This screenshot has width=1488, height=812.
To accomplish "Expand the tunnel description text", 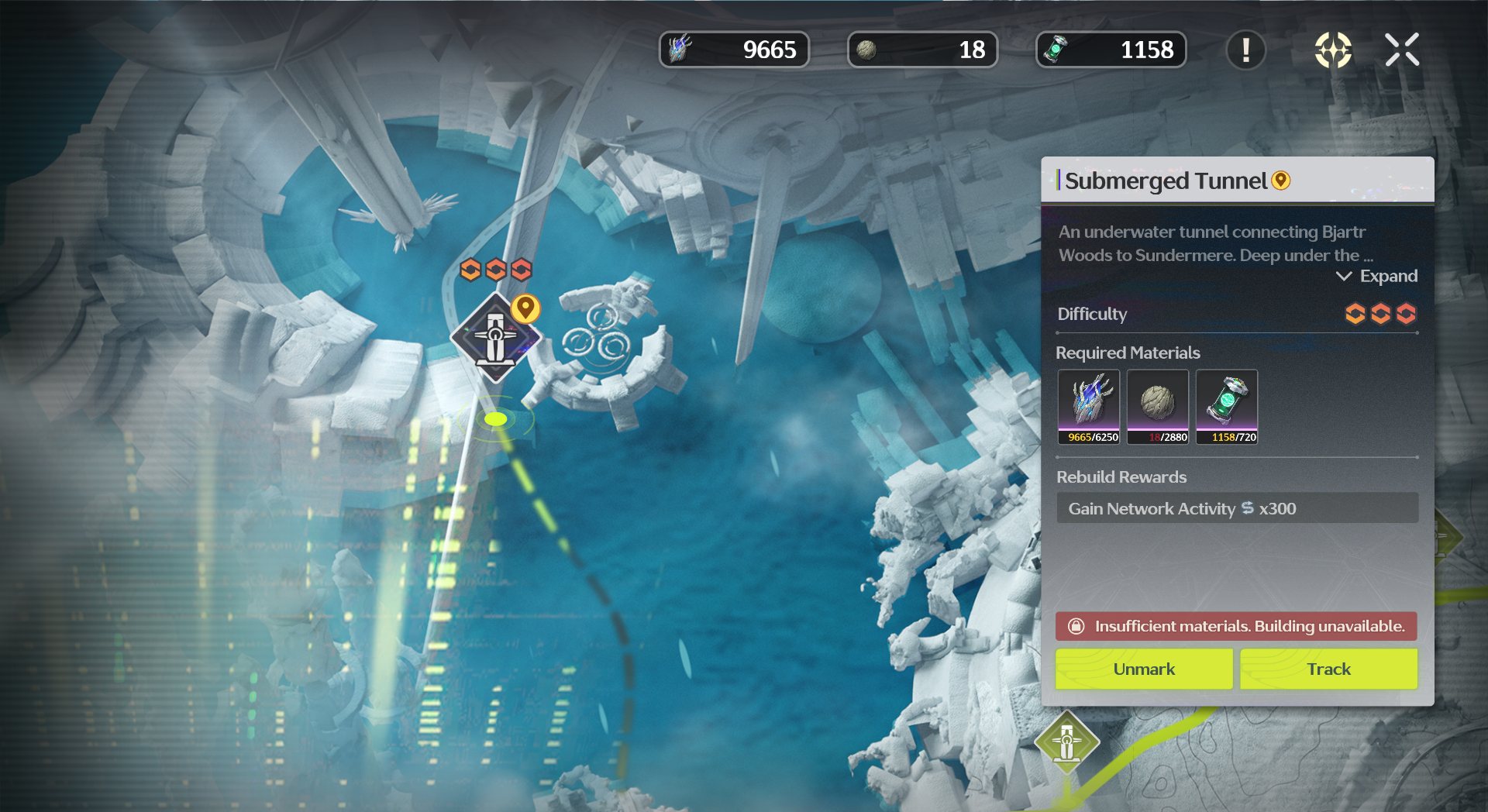I will click(x=1377, y=277).
